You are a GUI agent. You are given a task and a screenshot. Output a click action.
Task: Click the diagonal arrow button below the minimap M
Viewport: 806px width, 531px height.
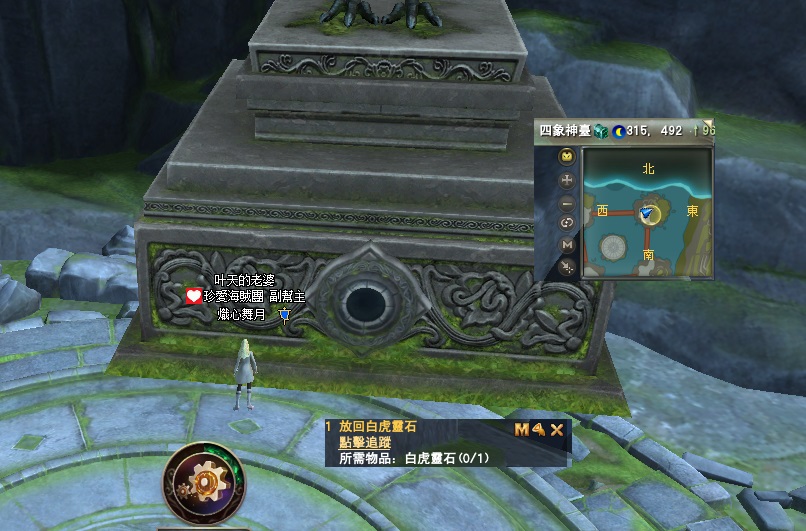point(567,266)
